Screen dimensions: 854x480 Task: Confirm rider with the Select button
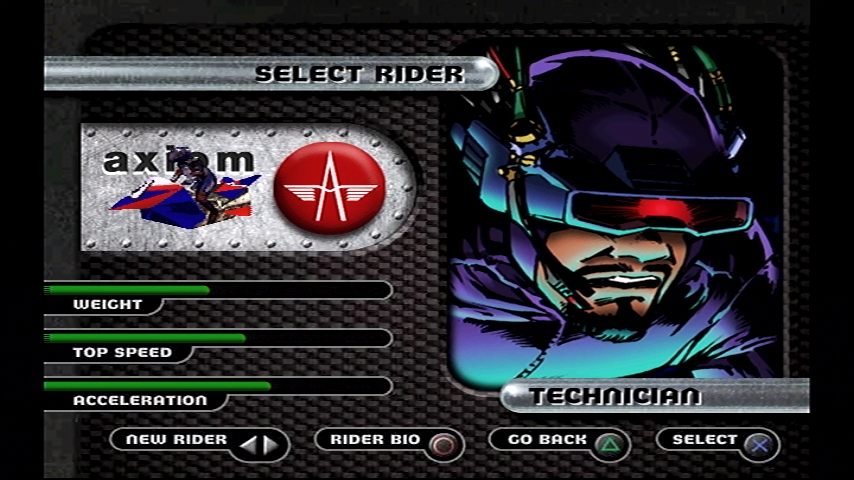coord(718,442)
